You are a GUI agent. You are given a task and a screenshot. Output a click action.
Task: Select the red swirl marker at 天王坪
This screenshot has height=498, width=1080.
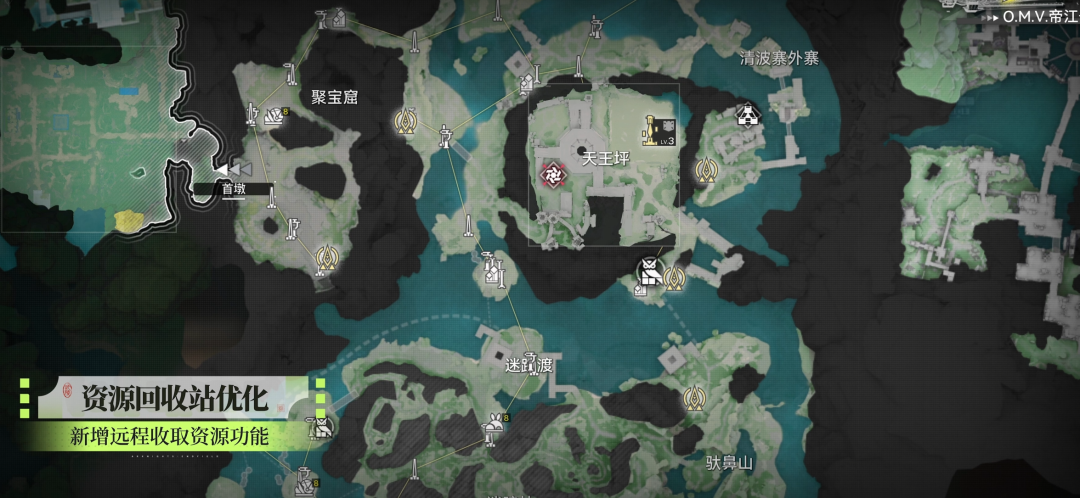(551, 175)
